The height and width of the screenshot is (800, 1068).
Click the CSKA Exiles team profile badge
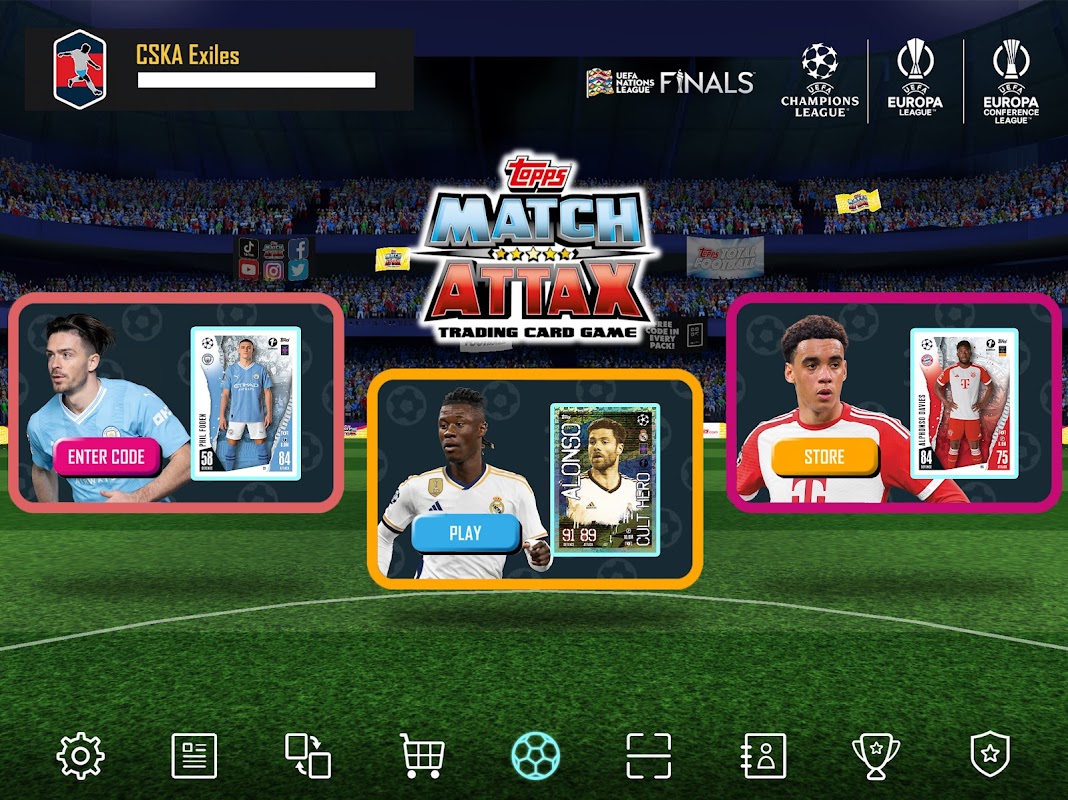tap(79, 69)
